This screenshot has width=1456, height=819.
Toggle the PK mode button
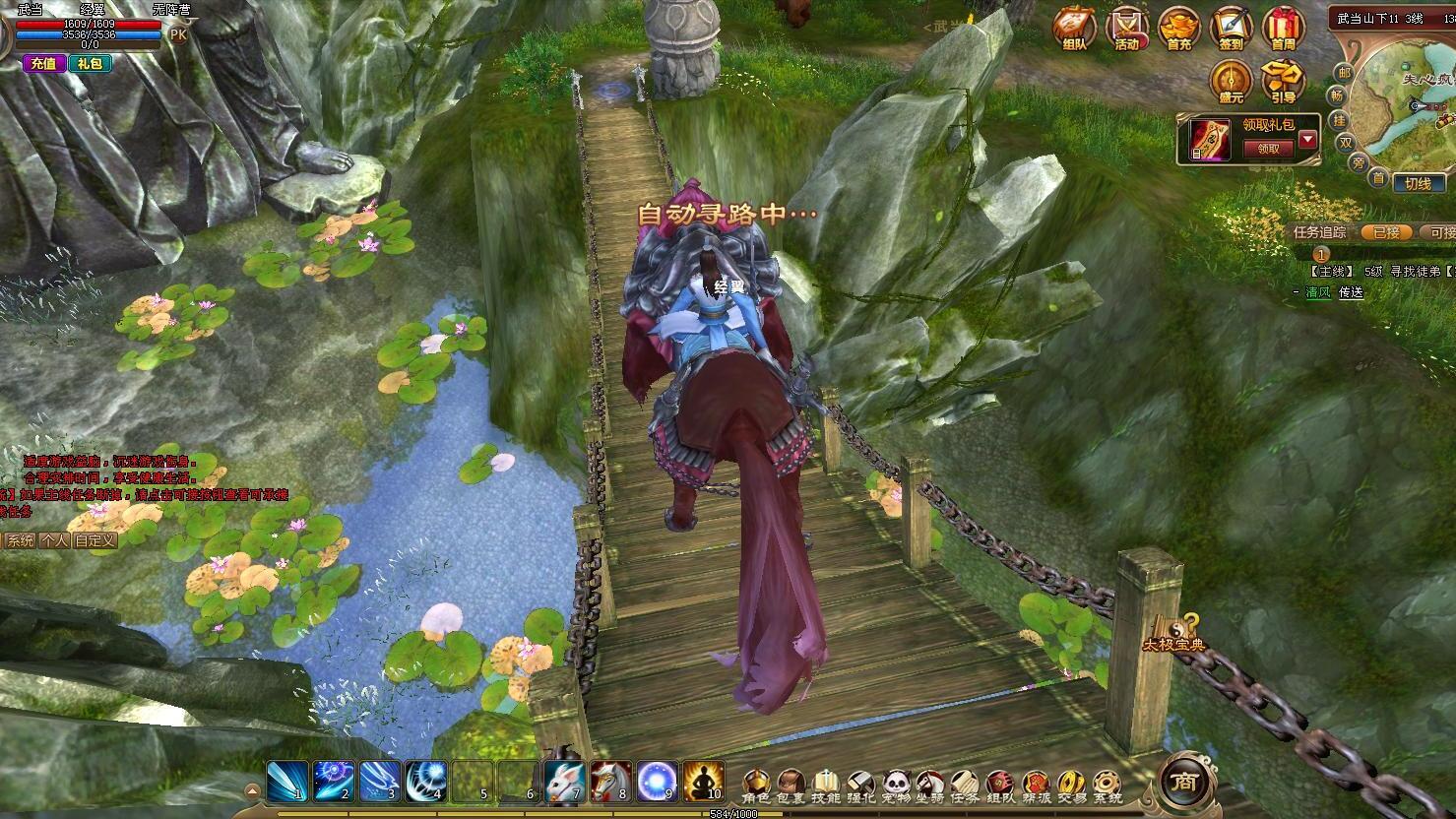pos(178,33)
